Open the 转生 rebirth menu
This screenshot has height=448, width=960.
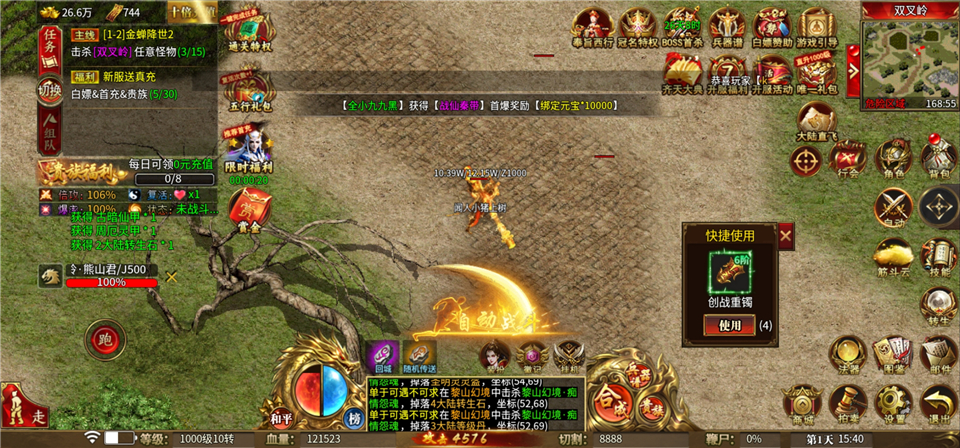(x=939, y=305)
